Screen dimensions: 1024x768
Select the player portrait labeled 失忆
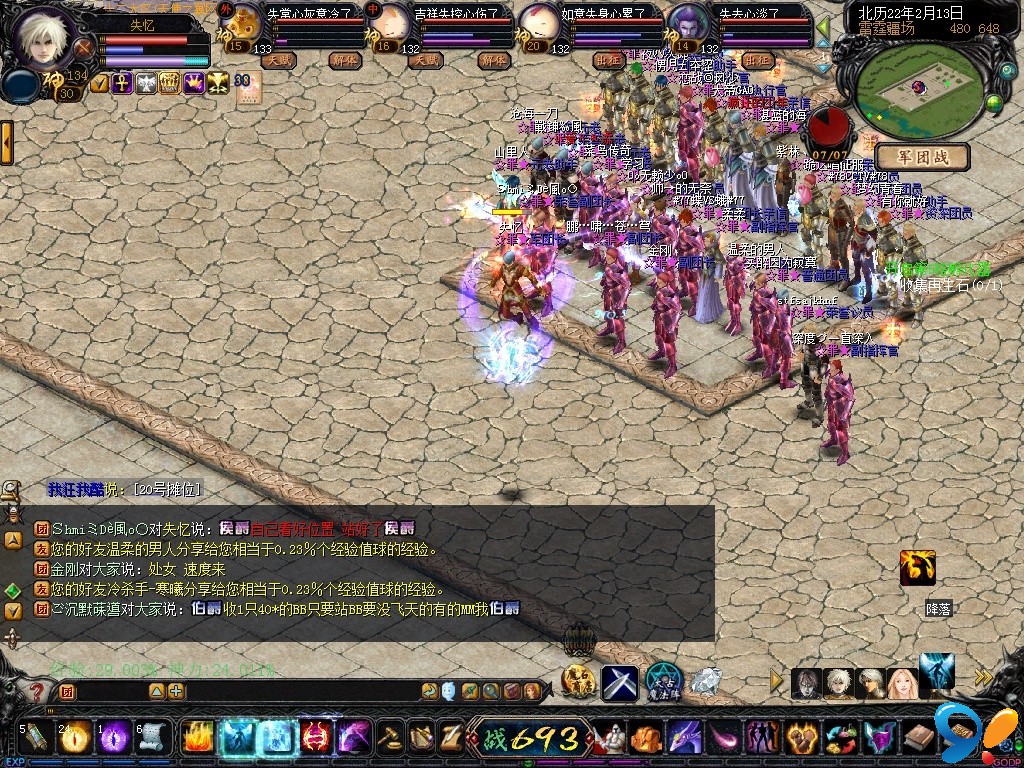pyautogui.click(x=48, y=38)
